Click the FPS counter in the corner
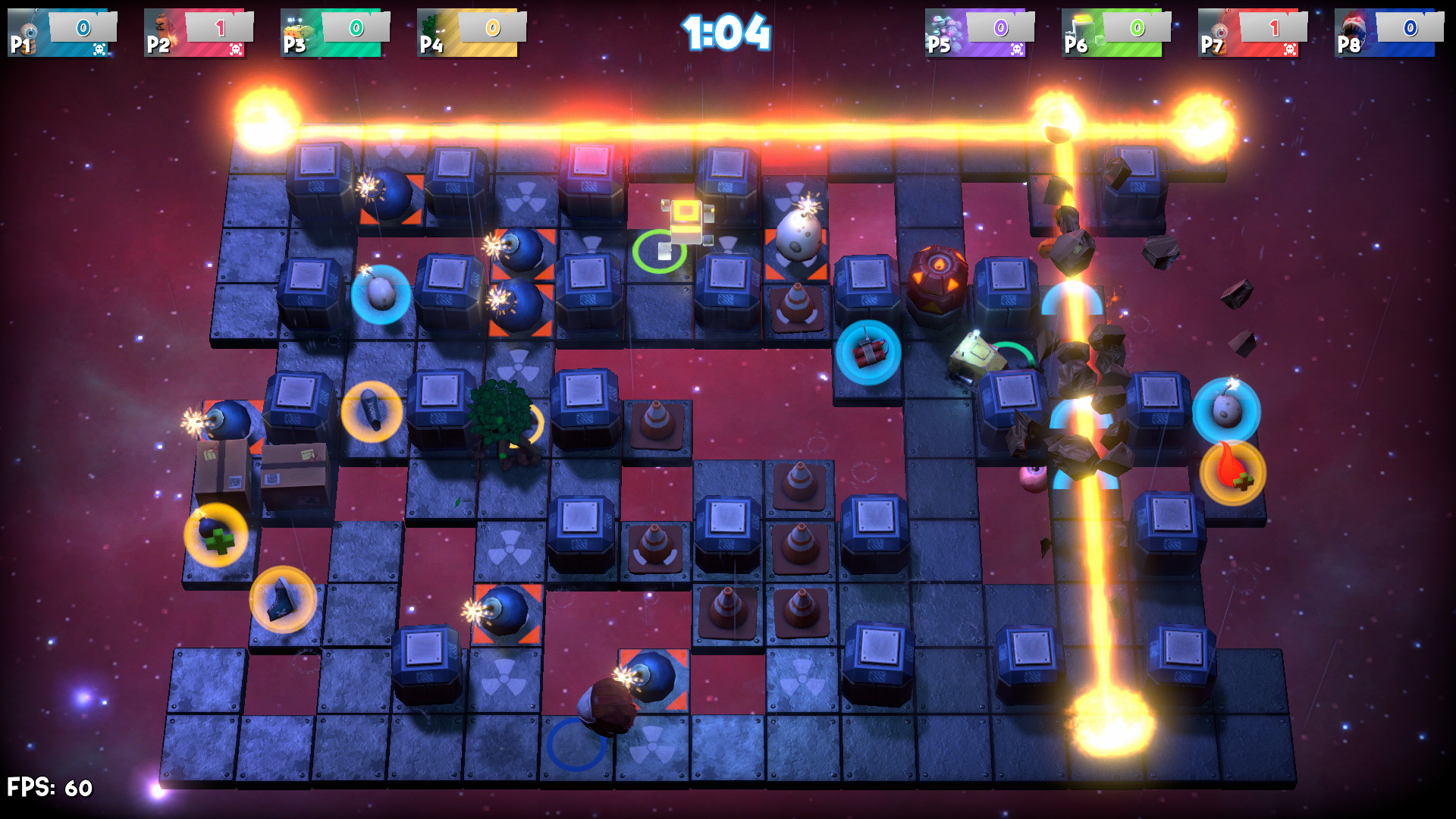1456x819 pixels. tap(49, 786)
